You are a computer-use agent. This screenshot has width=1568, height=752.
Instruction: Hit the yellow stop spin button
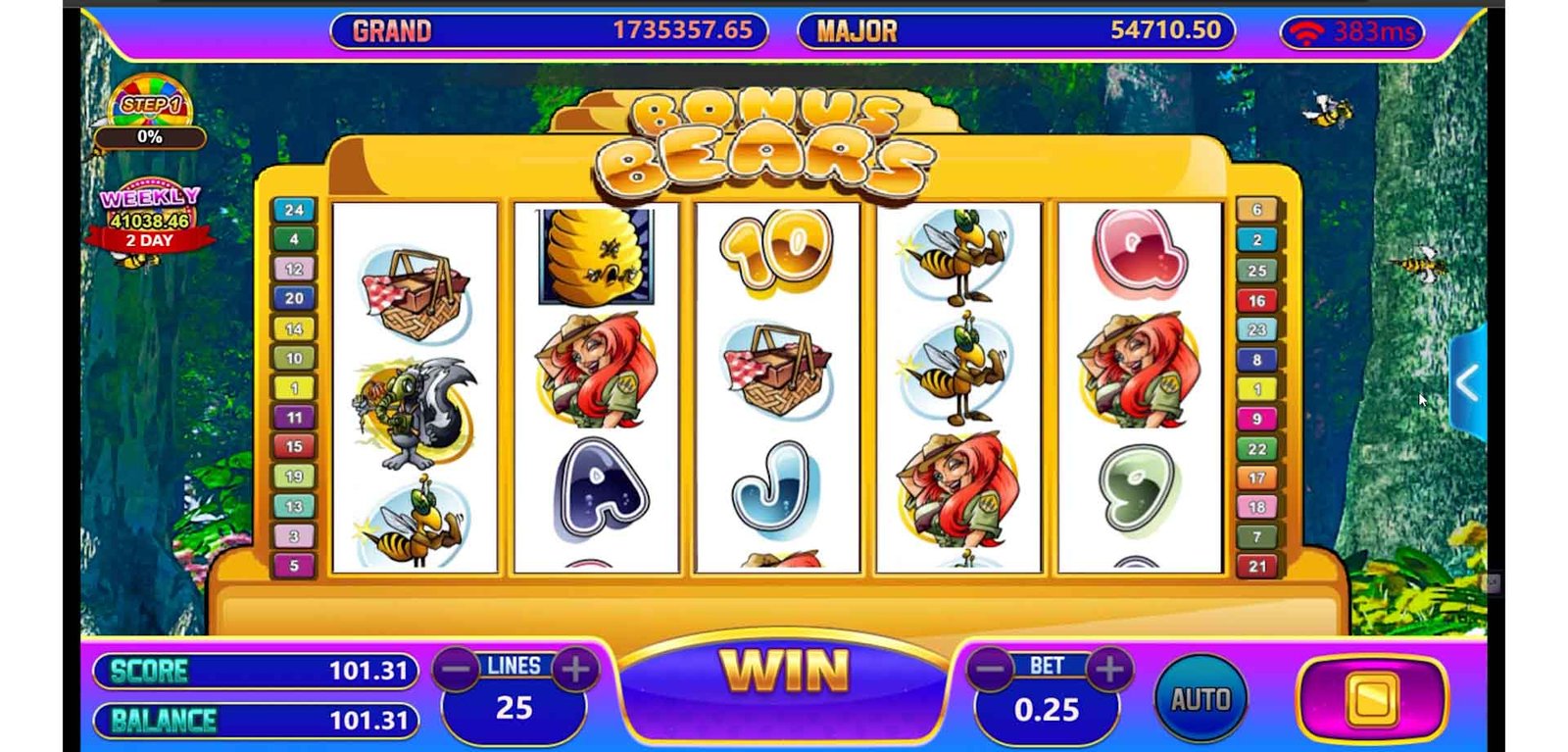(x=1371, y=699)
